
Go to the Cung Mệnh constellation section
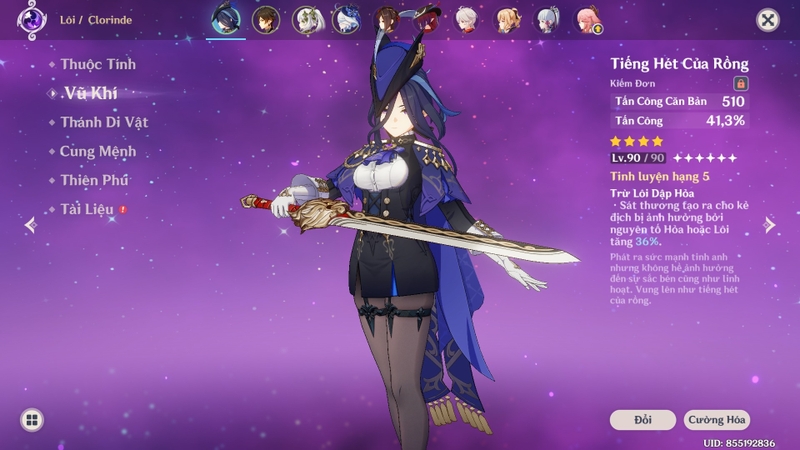click(x=97, y=152)
